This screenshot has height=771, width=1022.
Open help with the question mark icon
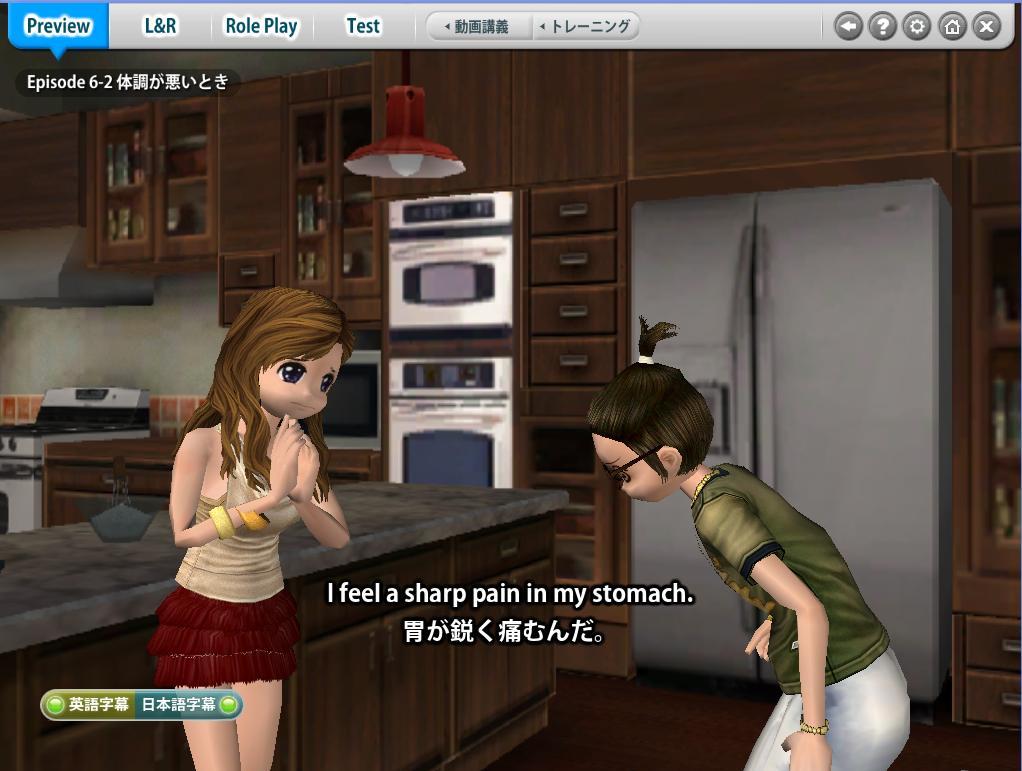click(x=882, y=27)
